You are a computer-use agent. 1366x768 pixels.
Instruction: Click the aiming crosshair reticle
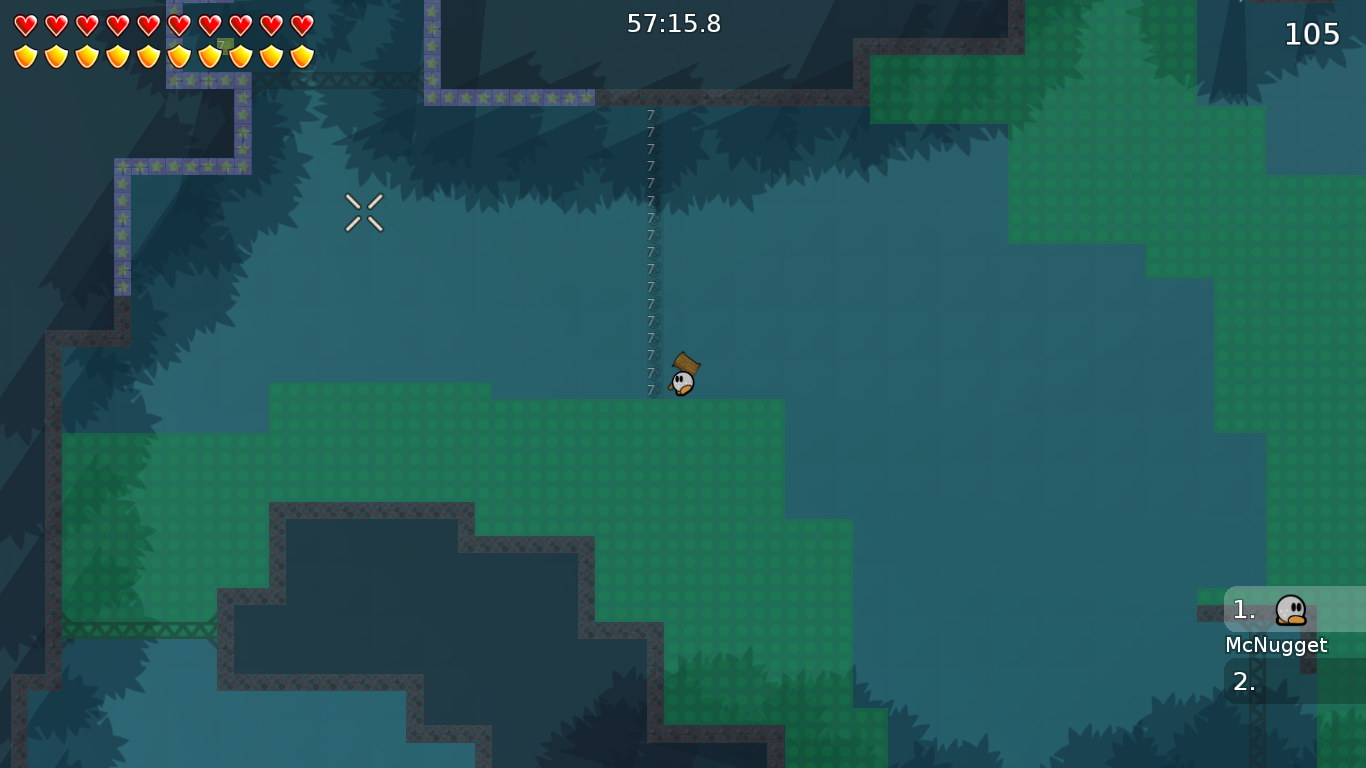click(364, 210)
